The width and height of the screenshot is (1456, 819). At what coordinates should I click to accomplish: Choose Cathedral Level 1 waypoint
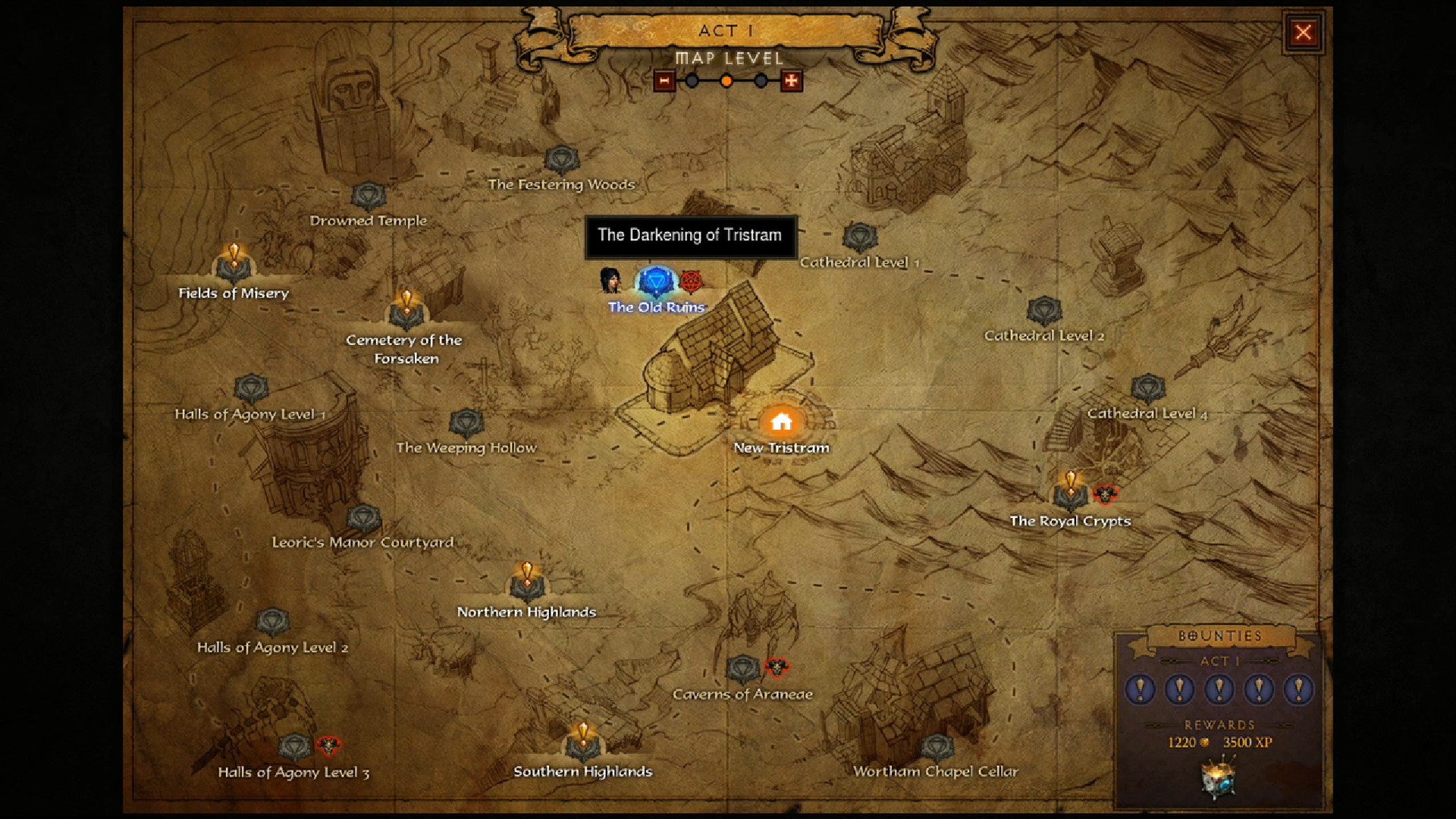860,238
